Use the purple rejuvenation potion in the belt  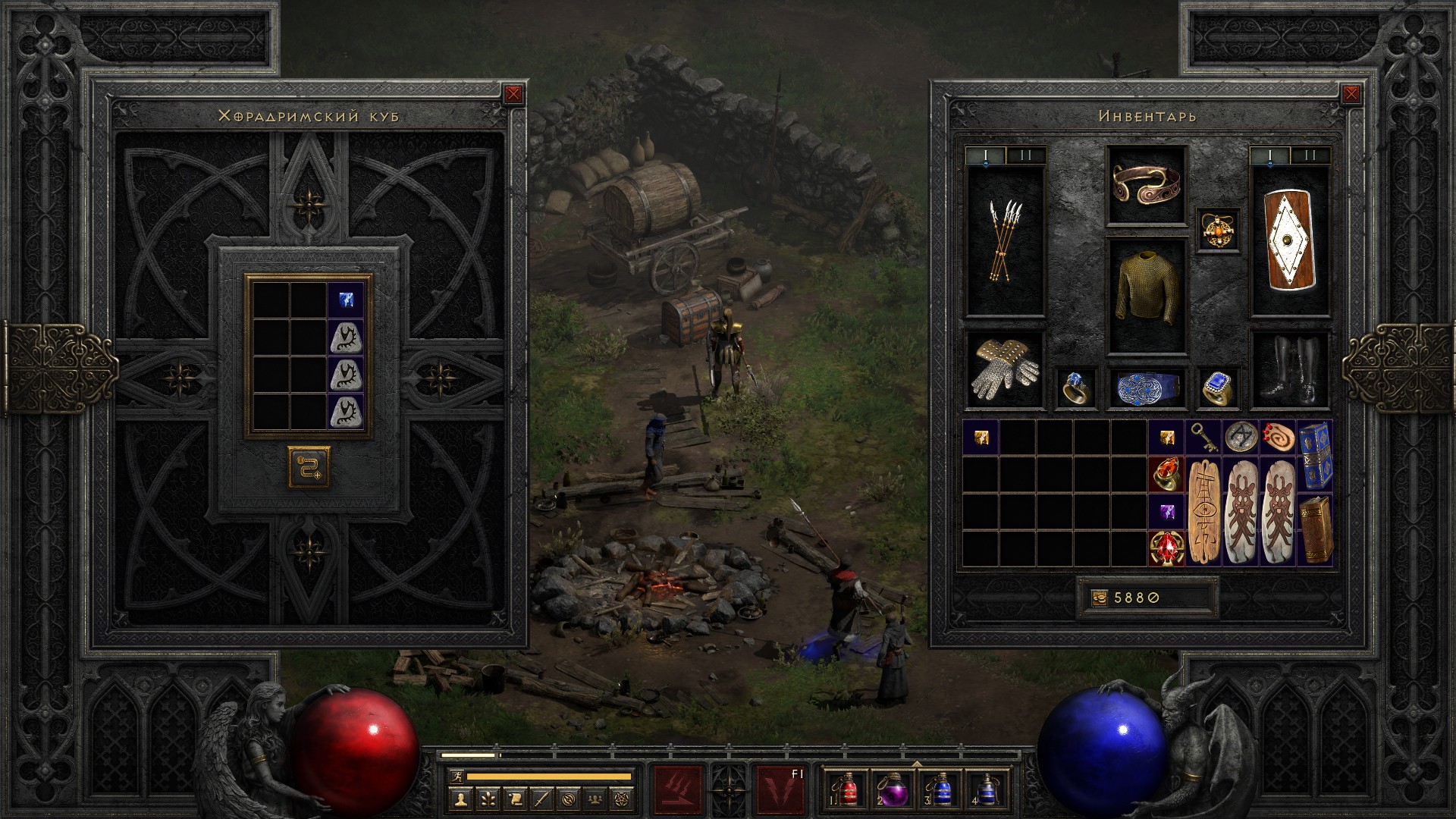pos(891,789)
